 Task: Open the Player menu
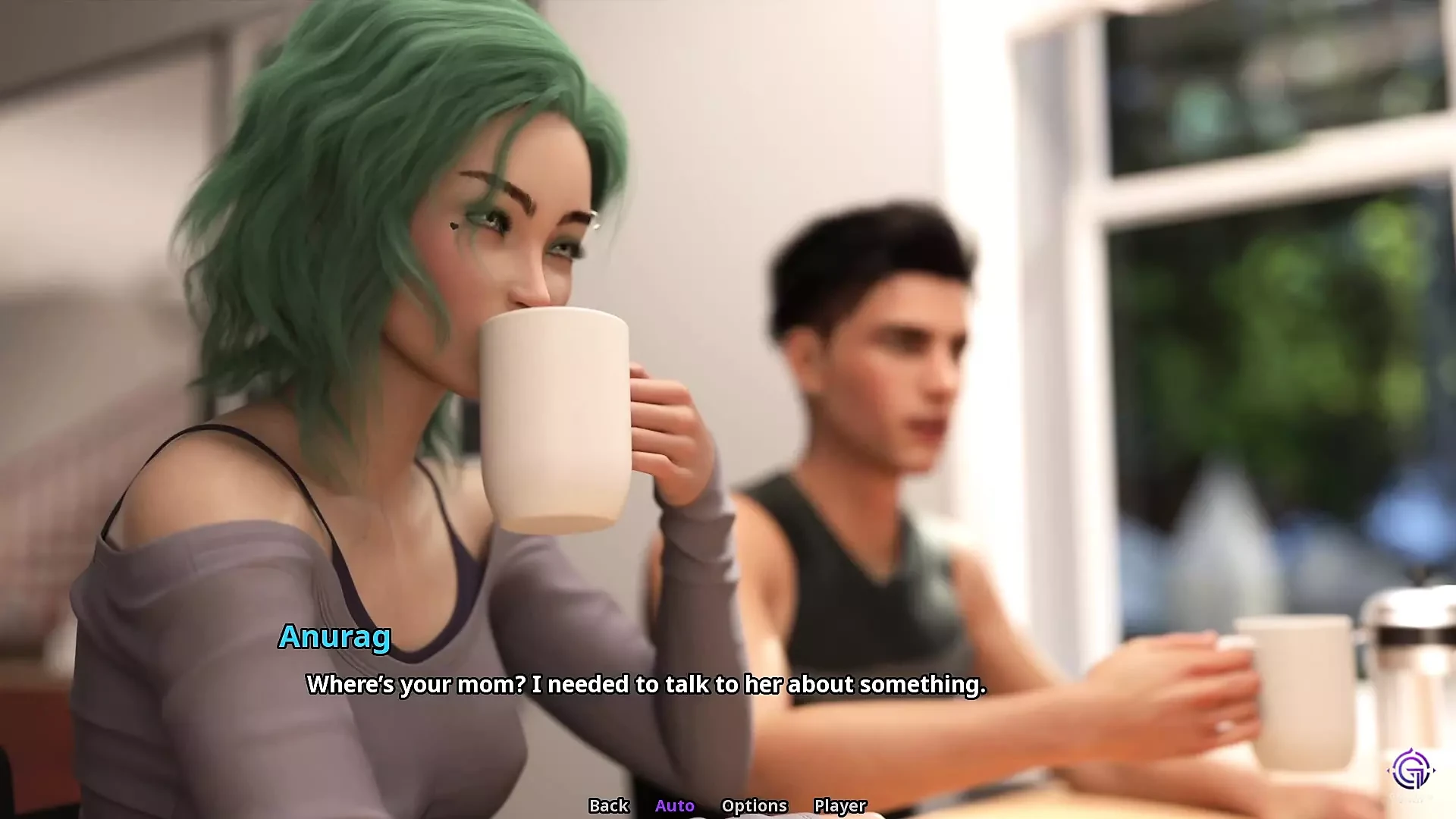[x=839, y=805]
